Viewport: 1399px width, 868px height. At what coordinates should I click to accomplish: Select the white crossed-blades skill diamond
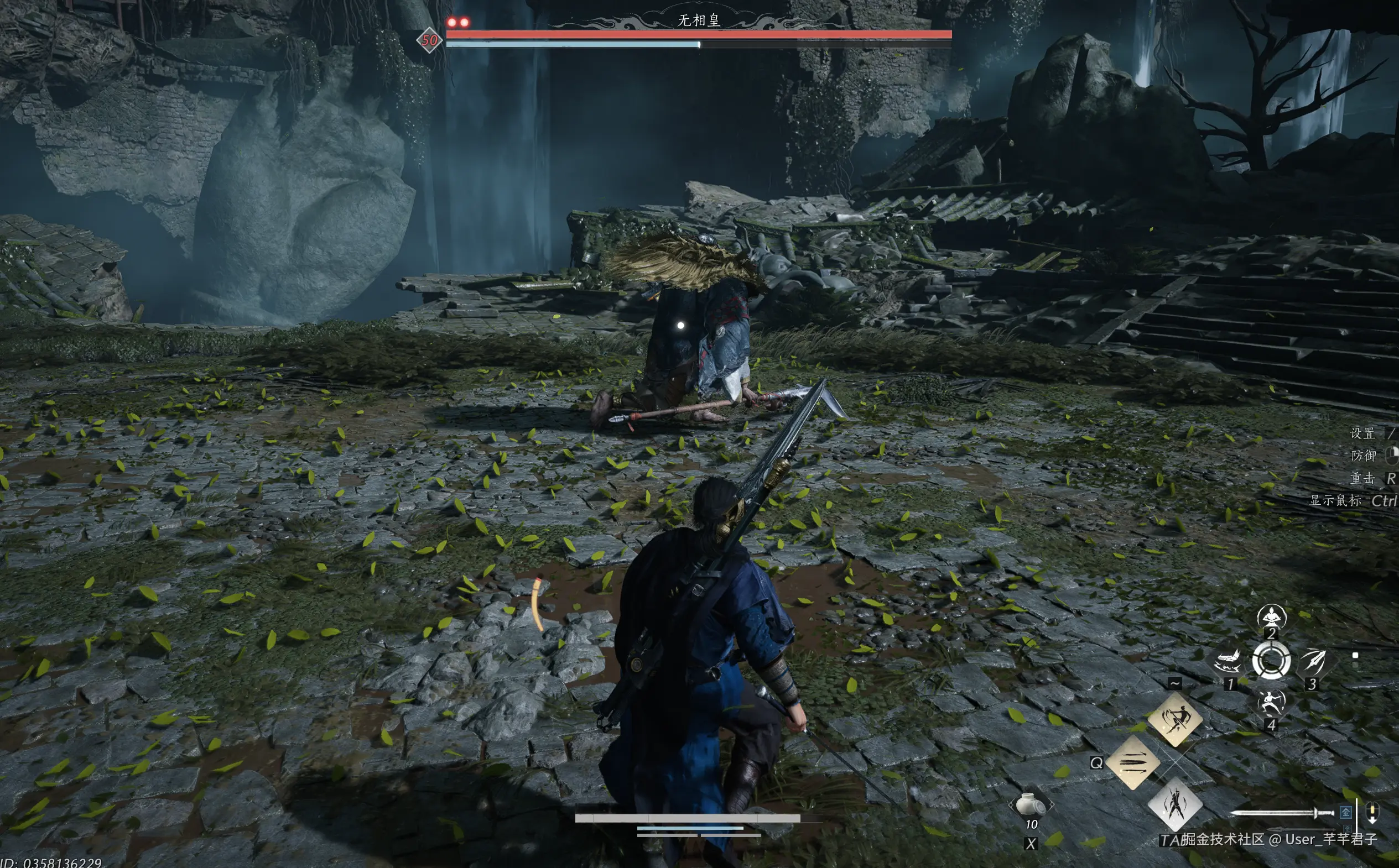[1174, 804]
